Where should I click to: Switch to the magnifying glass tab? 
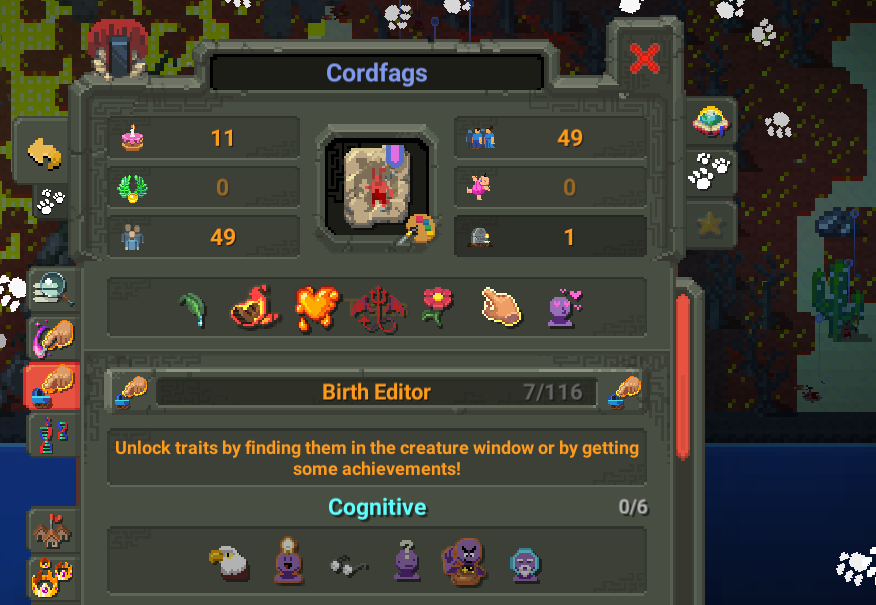[52, 290]
